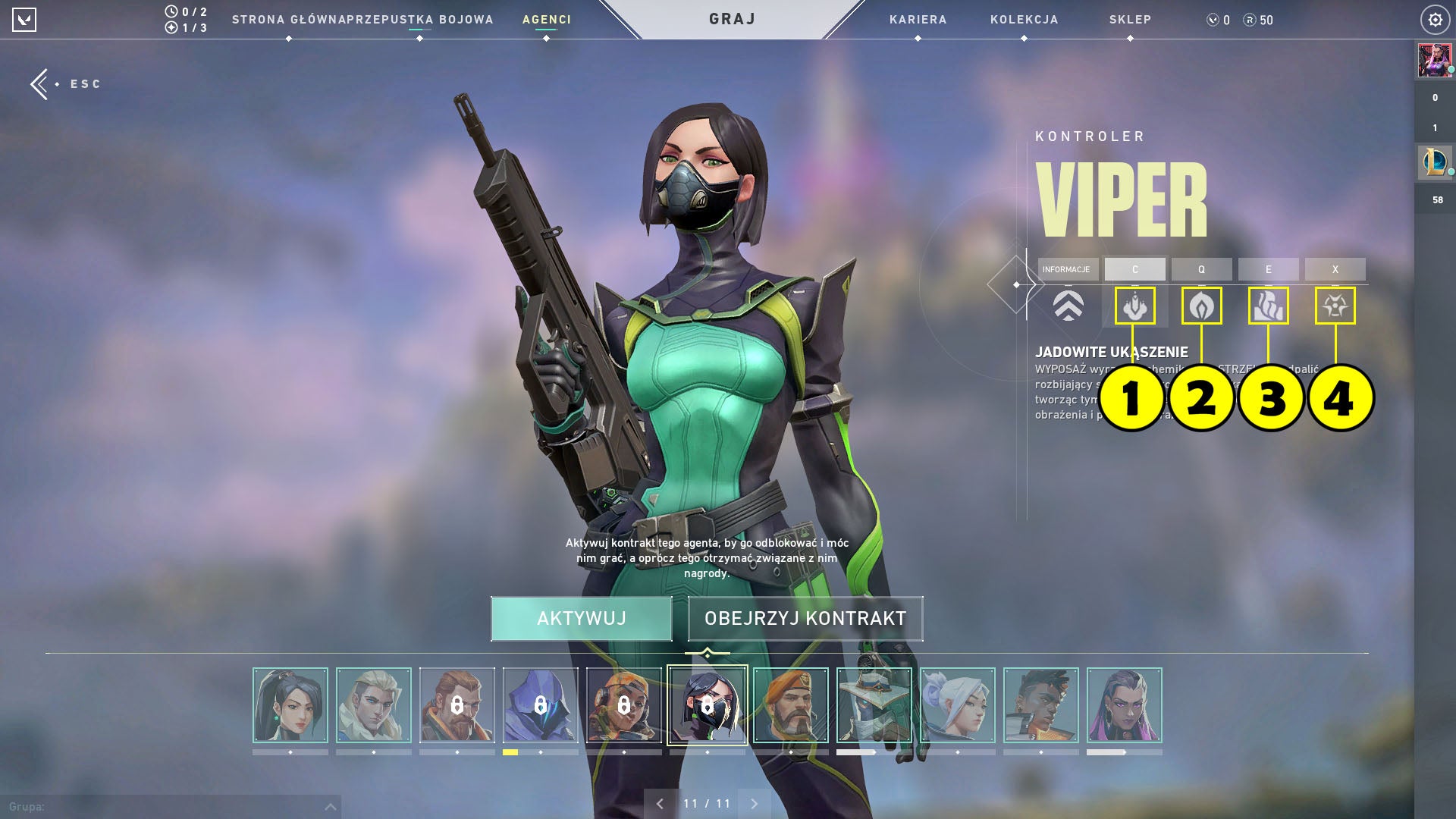Click the role icon left of ability icons
Image resolution: width=1456 pixels, height=819 pixels.
click(1068, 306)
